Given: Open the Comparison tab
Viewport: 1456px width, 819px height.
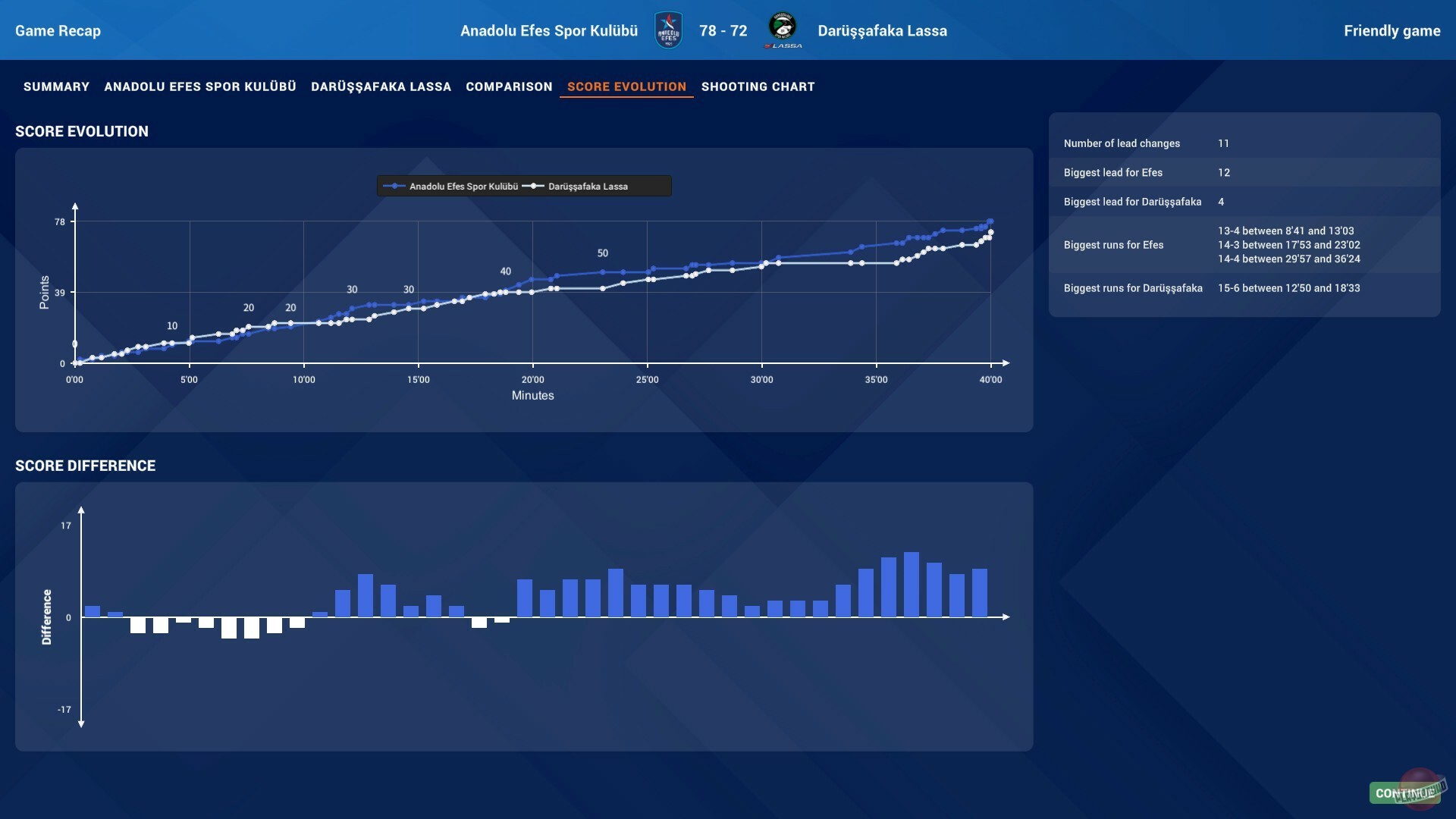Looking at the screenshot, I should (x=509, y=86).
